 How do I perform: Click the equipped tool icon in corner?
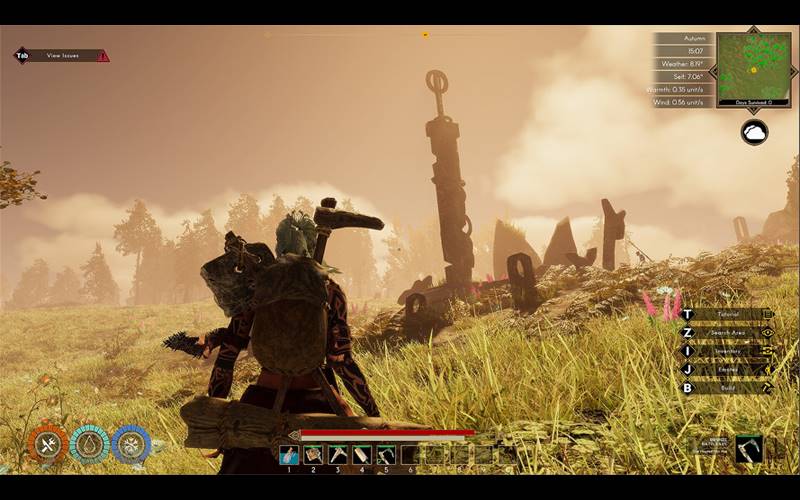pos(749,449)
